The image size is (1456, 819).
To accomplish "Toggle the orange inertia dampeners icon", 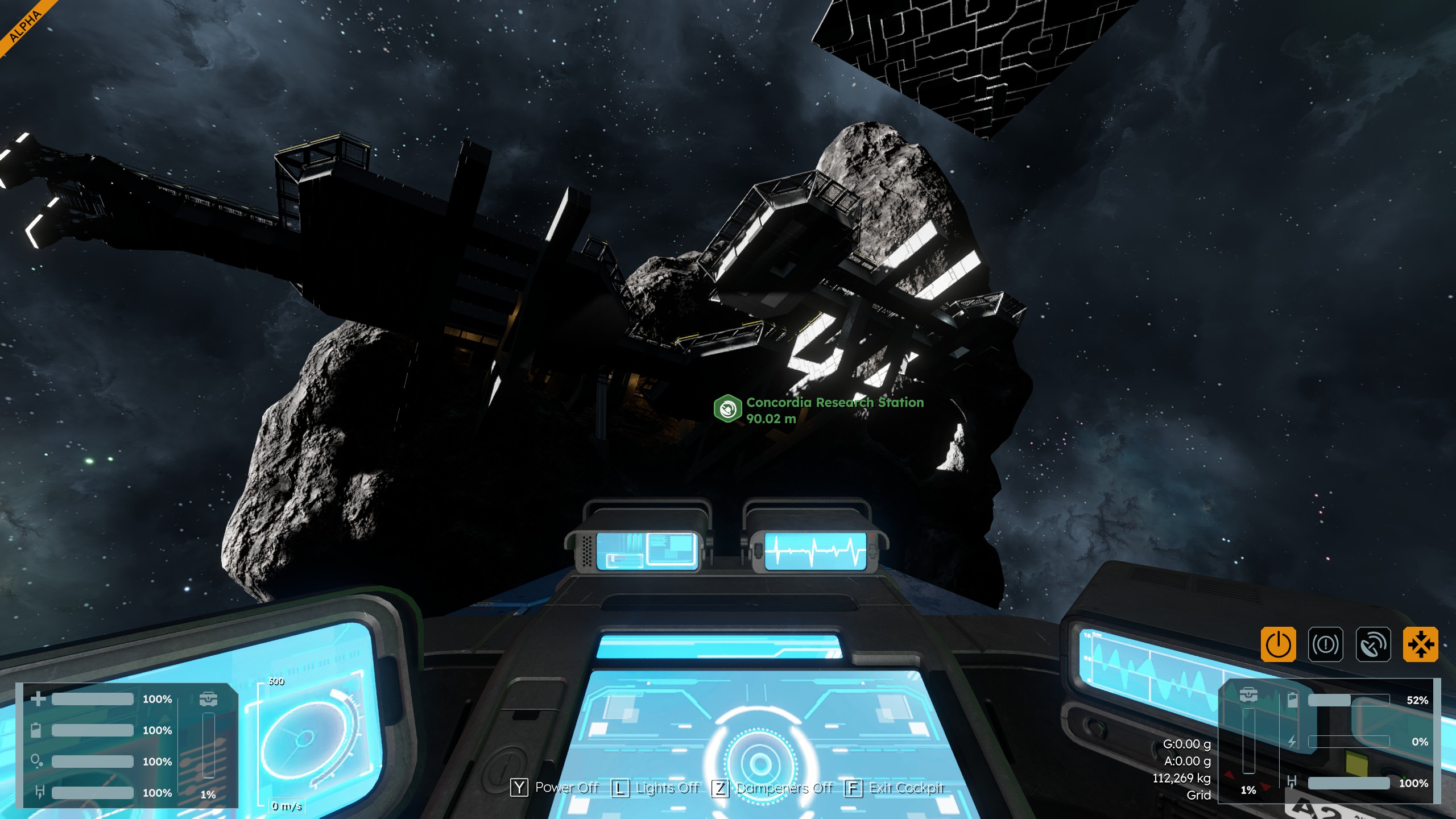I will click(1420, 644).
